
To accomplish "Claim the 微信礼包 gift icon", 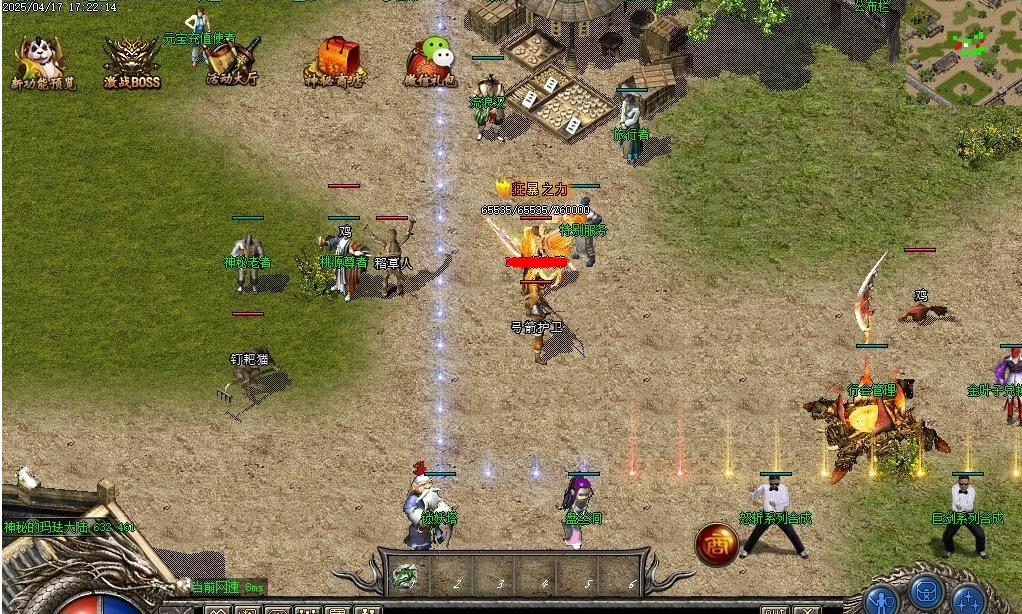I will (x=433, y=62).
